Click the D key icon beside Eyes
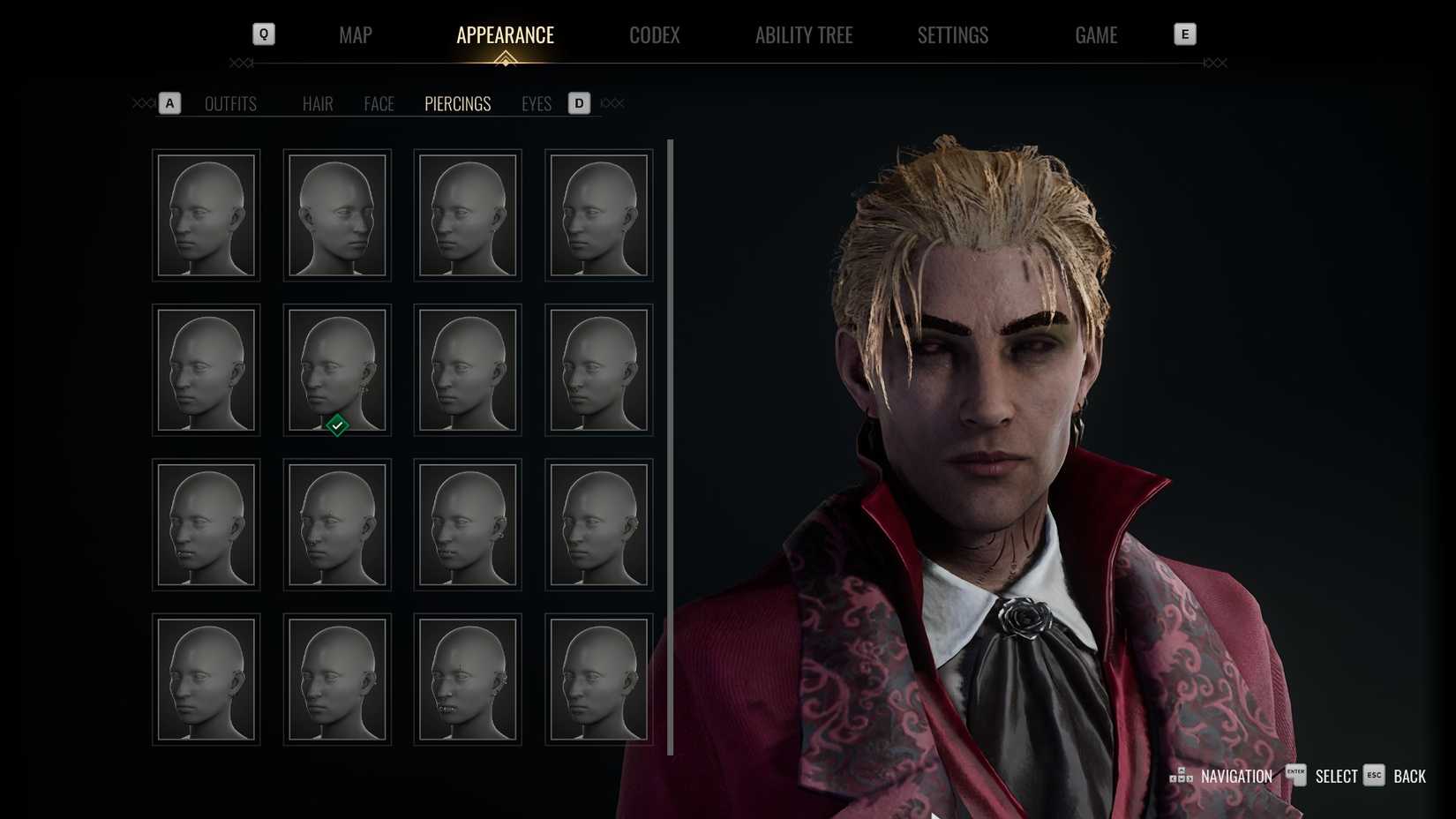The height and width of the screenshot is (819, 1456). [x=579, y=103]
